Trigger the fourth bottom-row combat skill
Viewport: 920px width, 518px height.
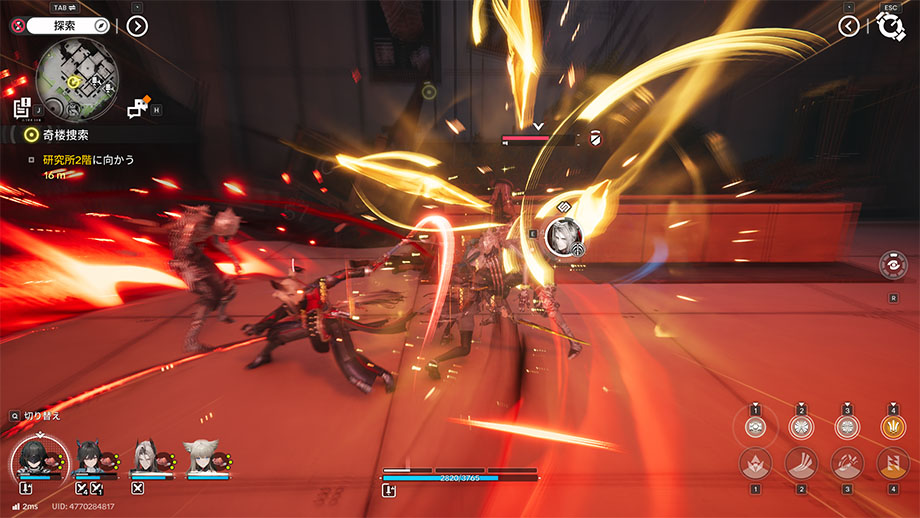point(892,463)
